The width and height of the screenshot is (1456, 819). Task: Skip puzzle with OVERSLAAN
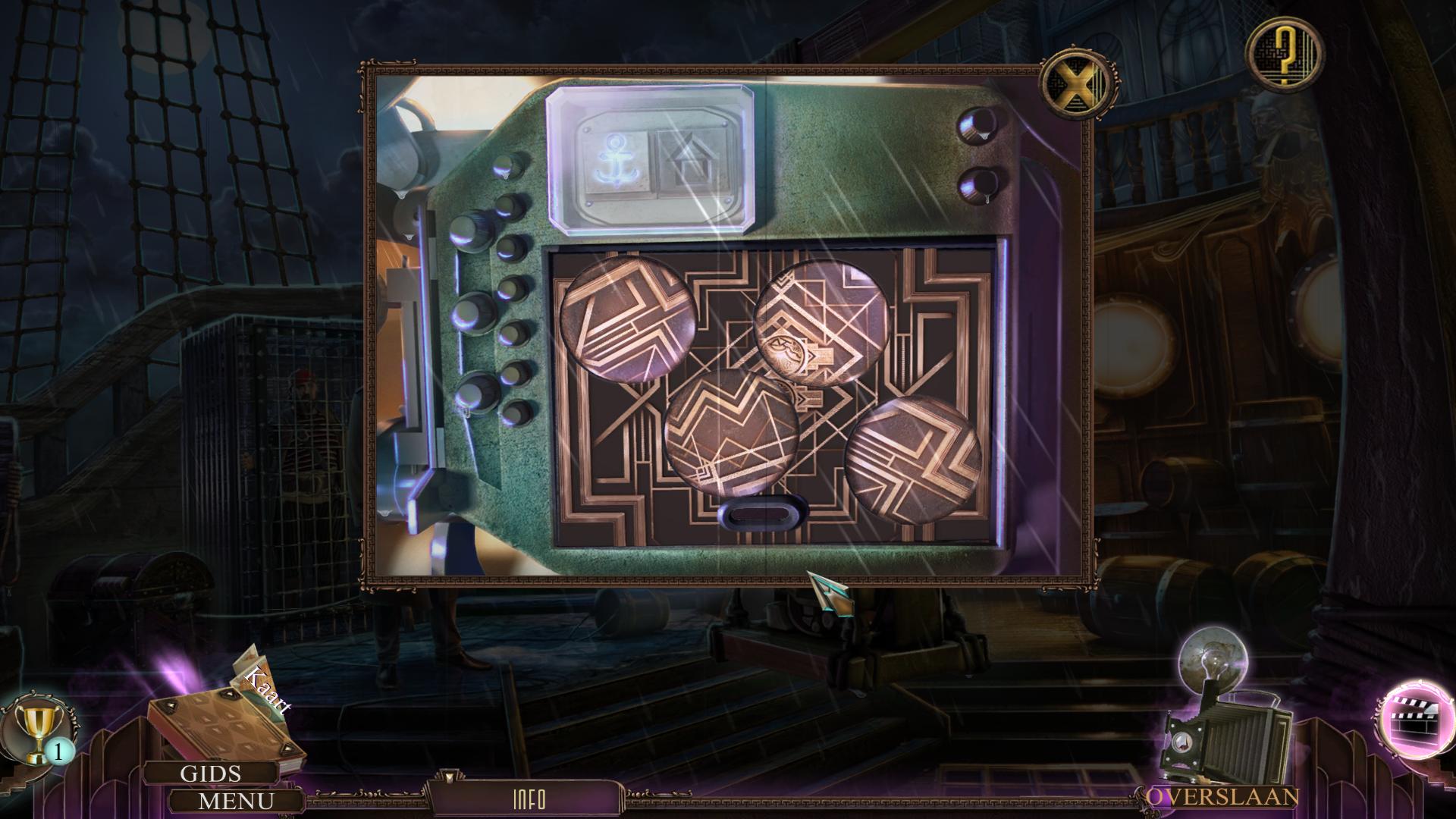1222,797
